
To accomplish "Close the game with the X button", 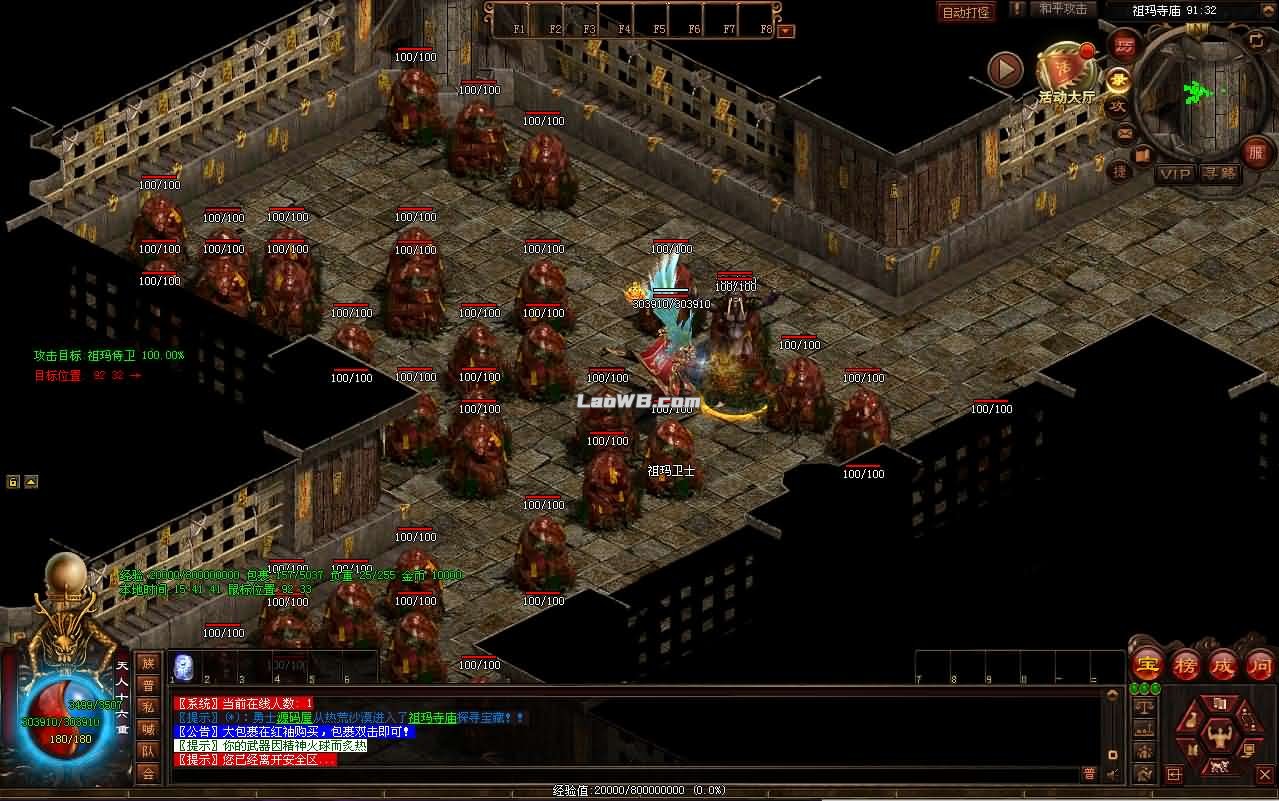I will [x=1263, y=773].
